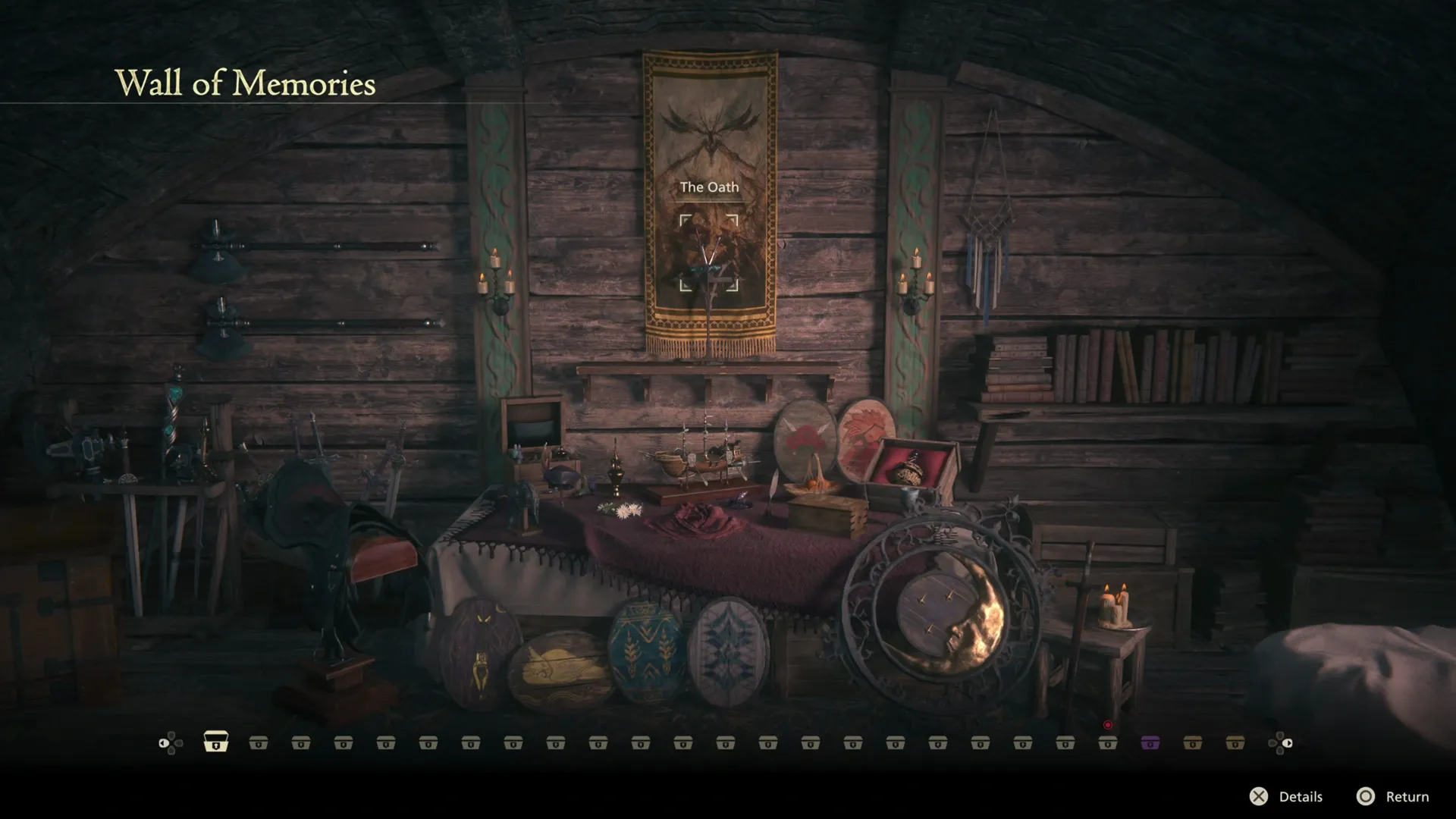This screenshot has height=819, width=1456.
Task: Click the red notification dot above the chest row
Action: pos(1107,724)
